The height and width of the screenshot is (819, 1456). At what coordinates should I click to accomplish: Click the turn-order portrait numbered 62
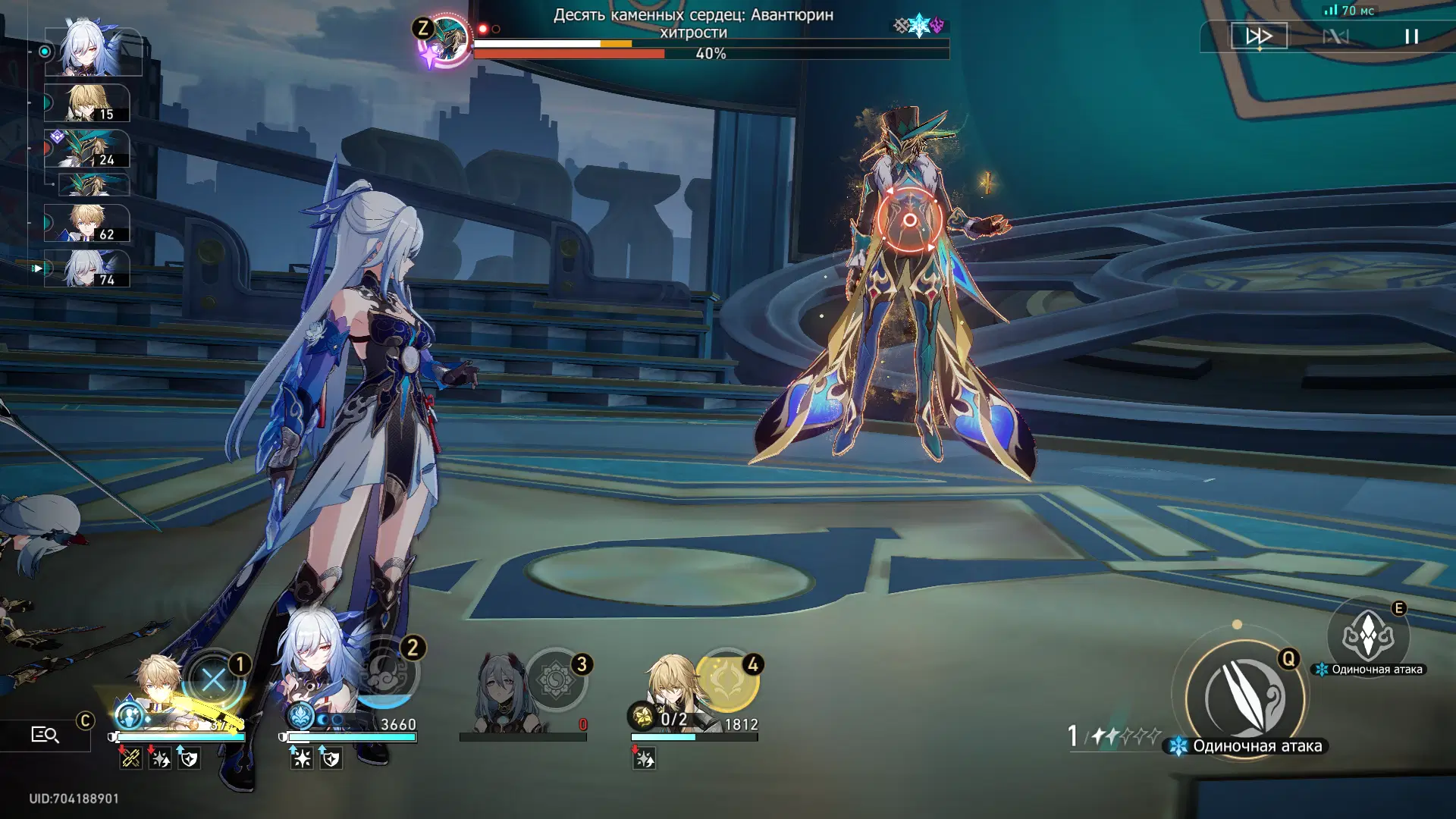pos(87,224)
